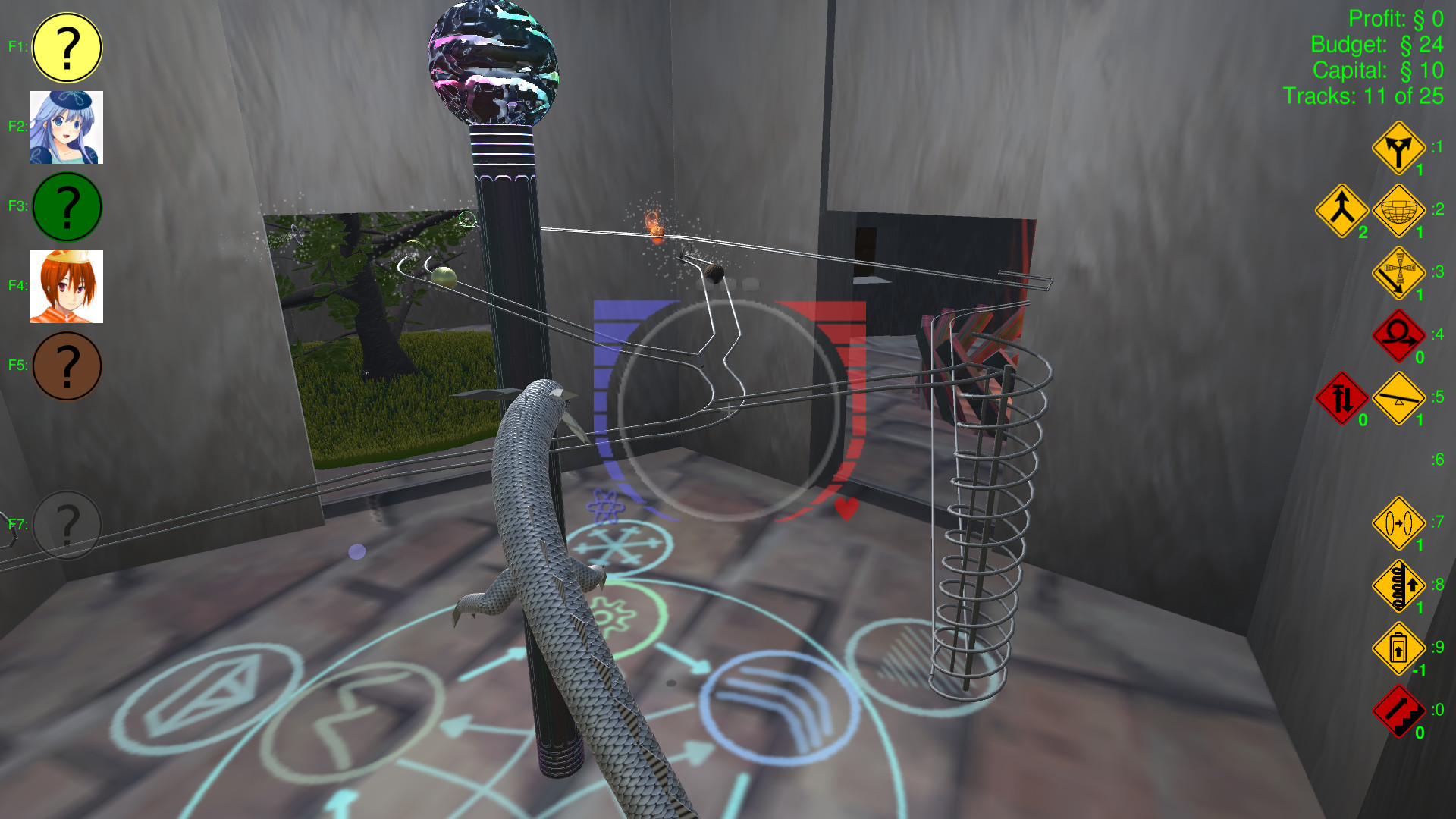The image size is (1456, 819).
Task: Open the brown F5 question mark portrait
Action: [x=67, y=365]
